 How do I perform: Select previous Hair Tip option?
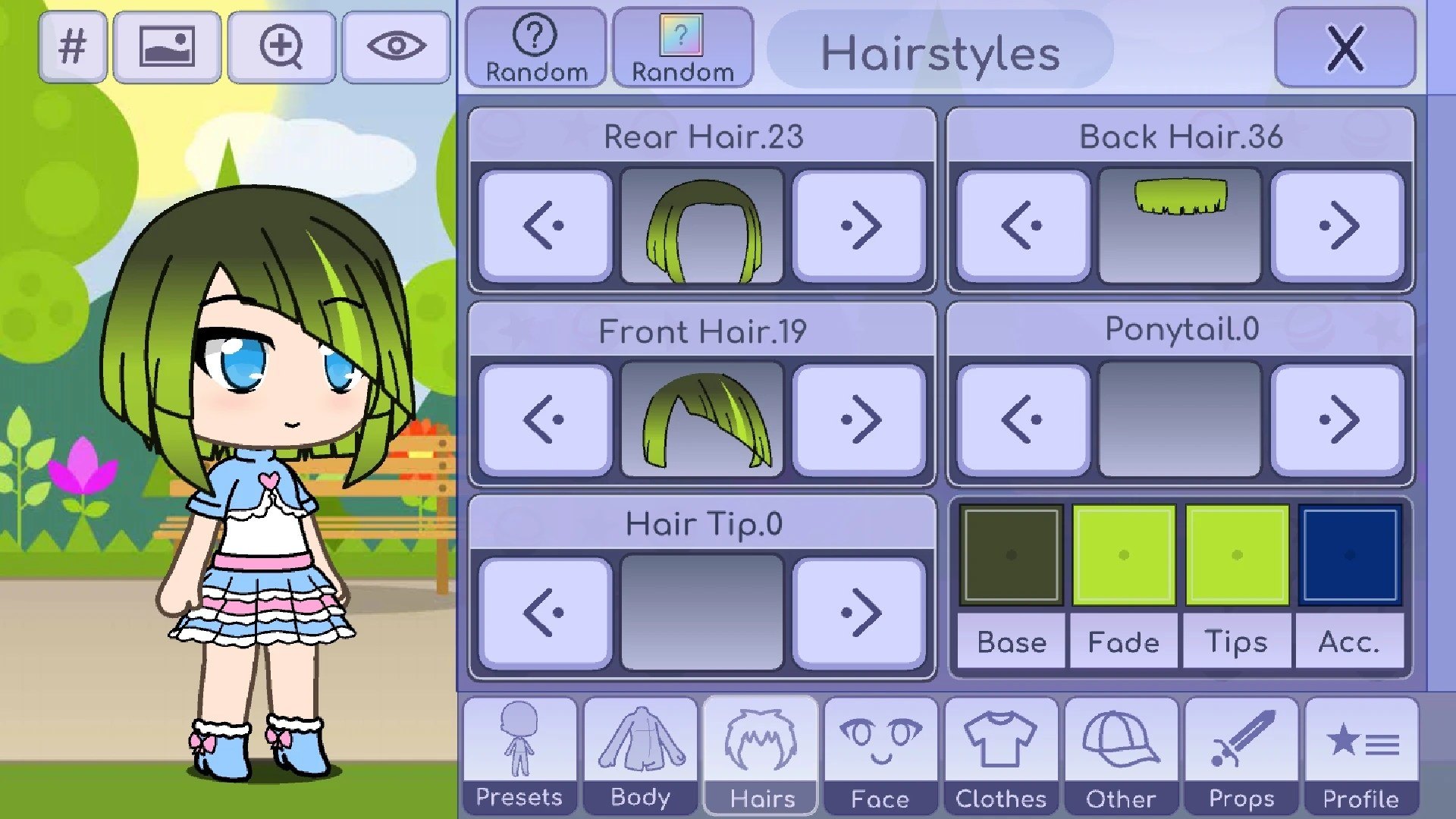(545, 613)
